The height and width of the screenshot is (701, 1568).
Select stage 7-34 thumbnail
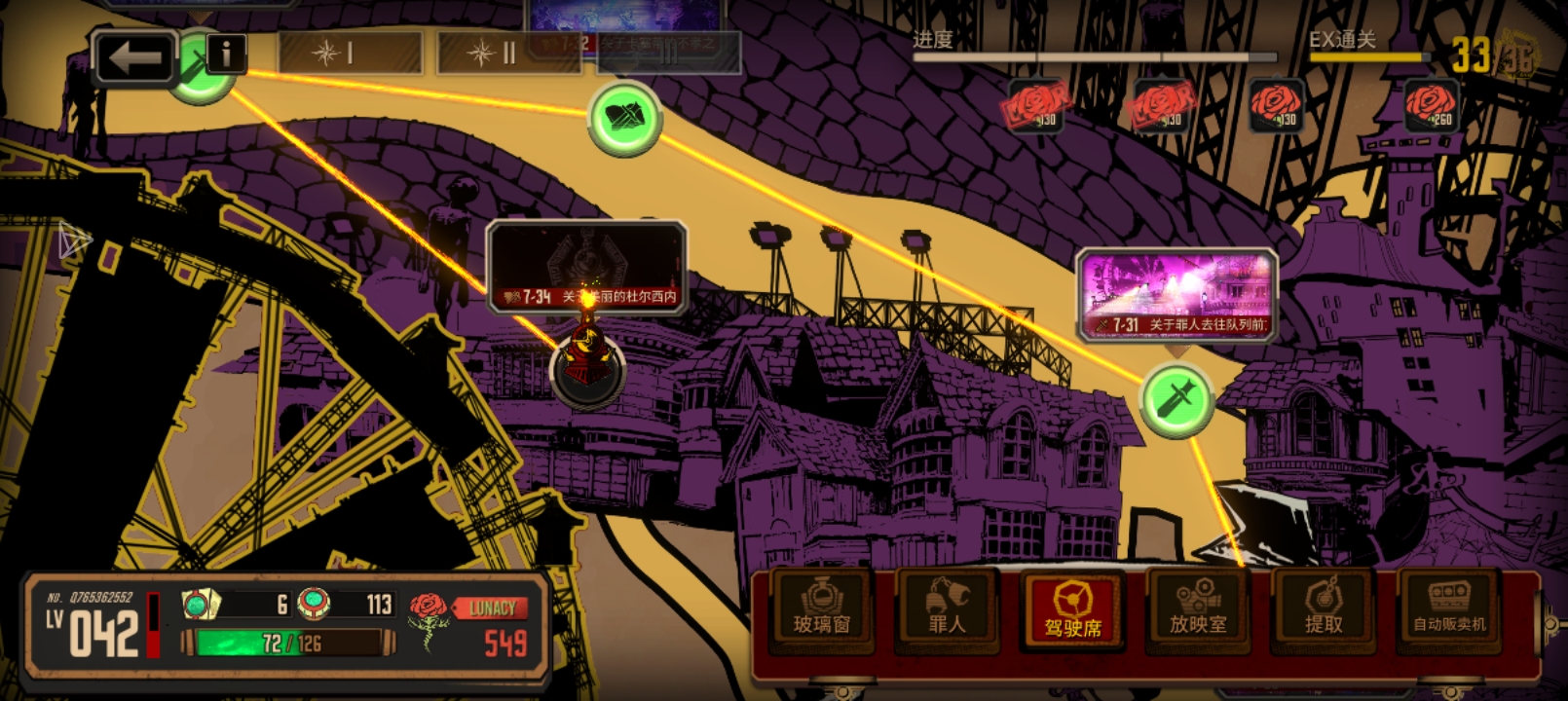(x=586, y=267)
